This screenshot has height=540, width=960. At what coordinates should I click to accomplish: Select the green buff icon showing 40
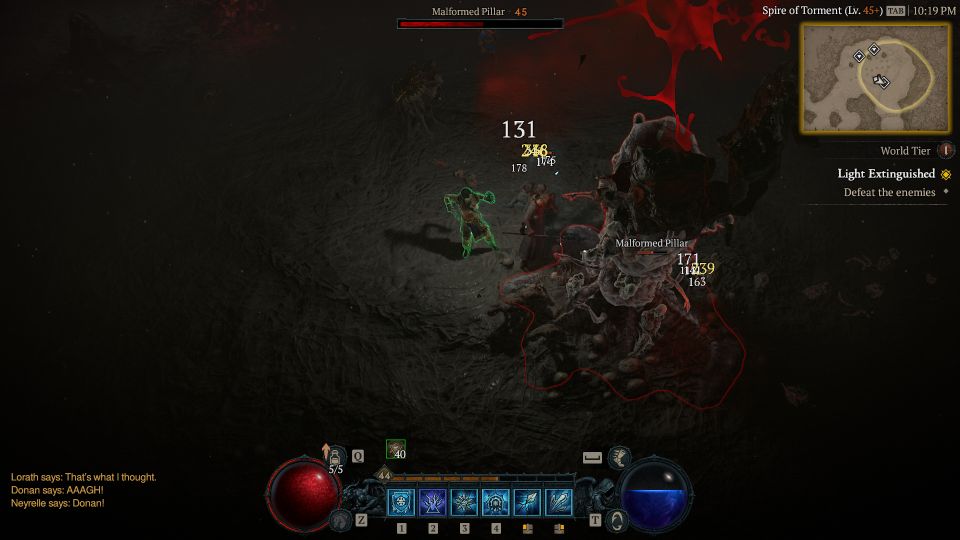(x=396, y=449)
